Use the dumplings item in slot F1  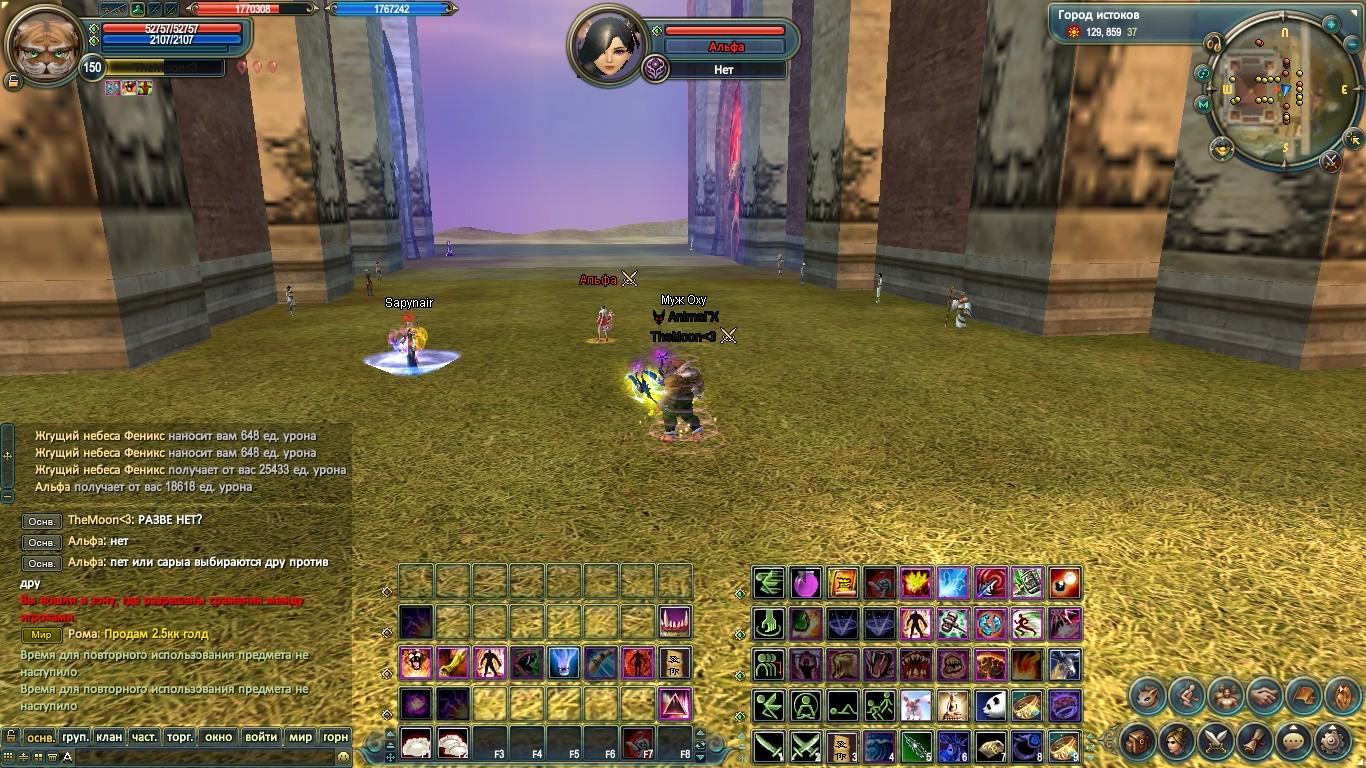[416, 742]
